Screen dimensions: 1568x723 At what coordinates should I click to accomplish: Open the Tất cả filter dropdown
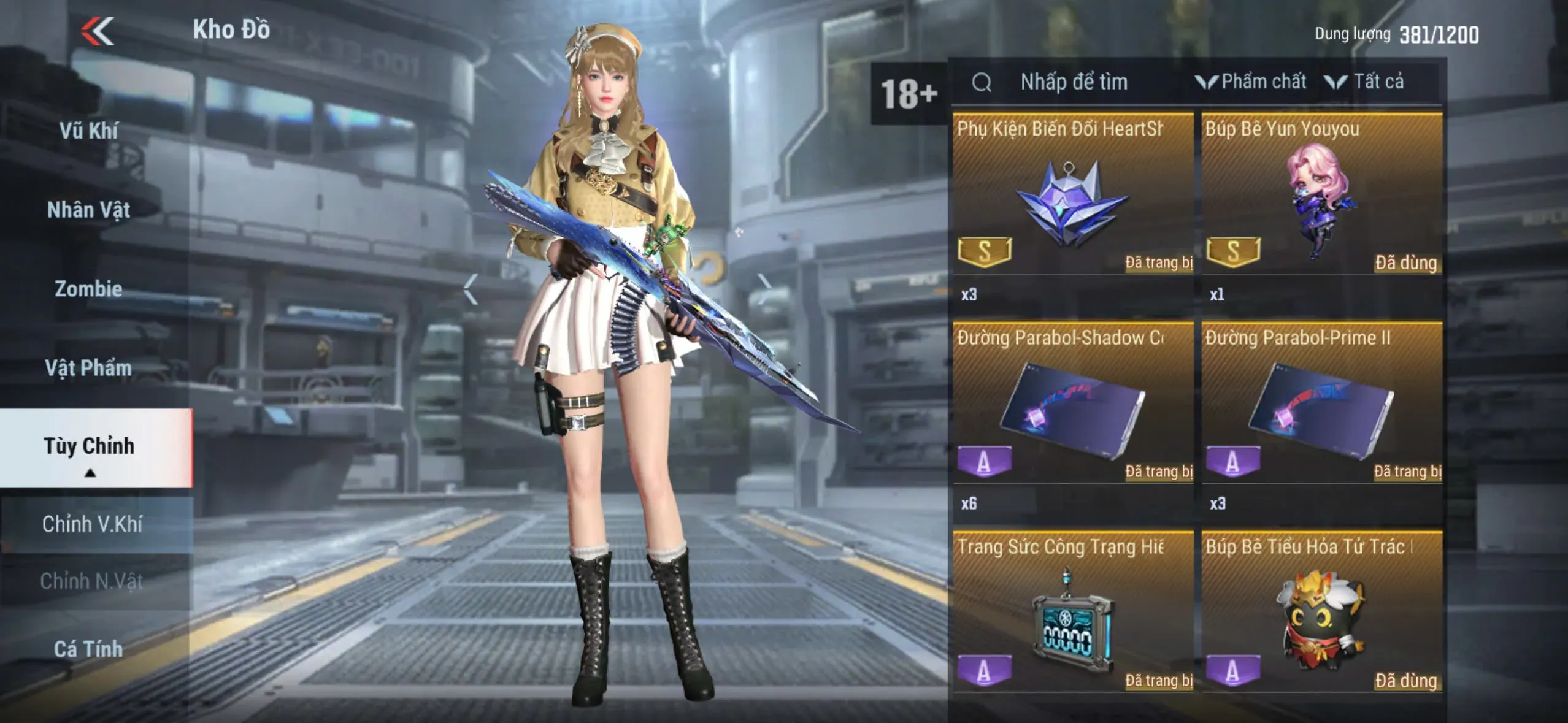[1365, 82]
